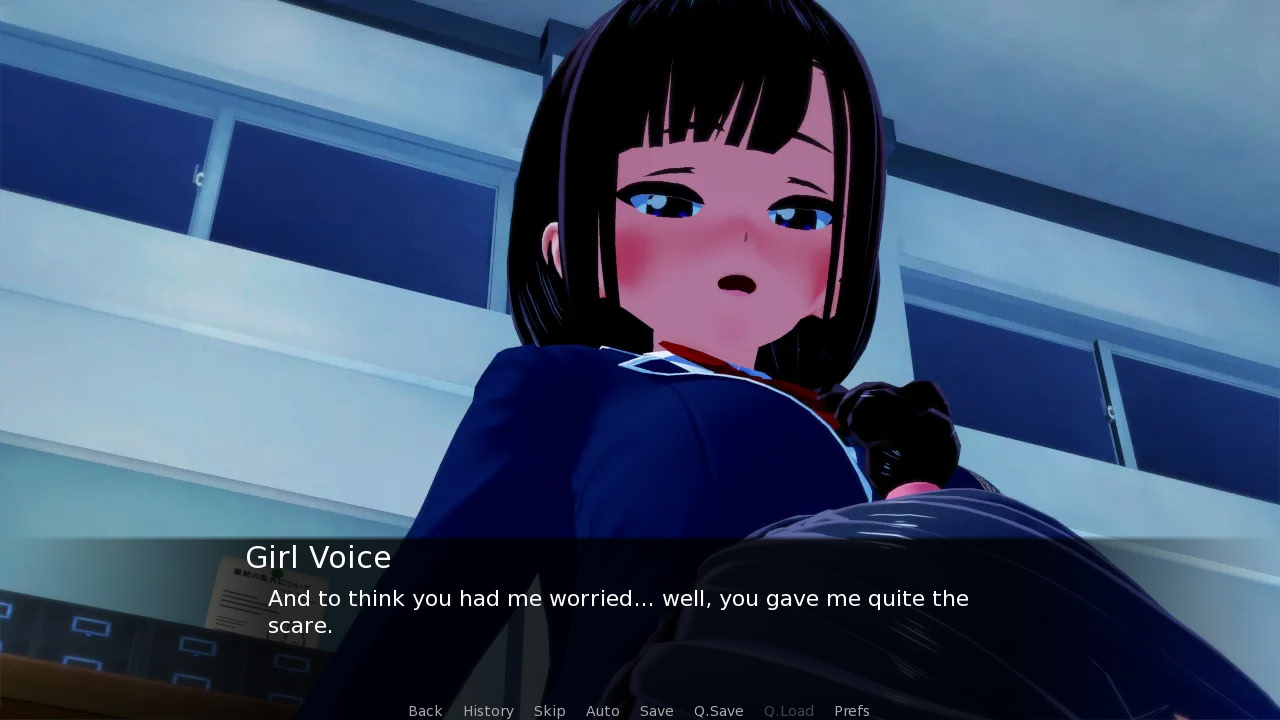Screen dimensions: 1280x720
Task: Click the speaker name Girl Voice
Action: pyautogui.click(x=318, y=557)
